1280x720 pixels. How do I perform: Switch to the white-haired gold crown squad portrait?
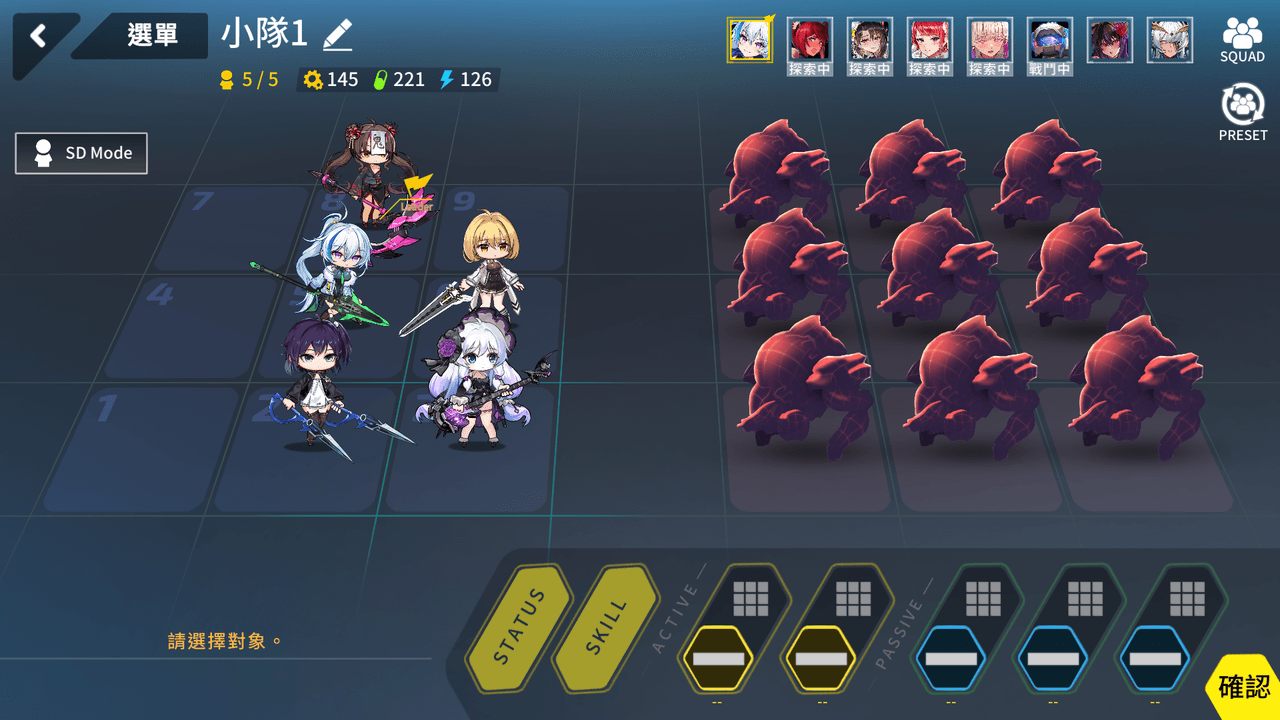[x=1169, y=40]
